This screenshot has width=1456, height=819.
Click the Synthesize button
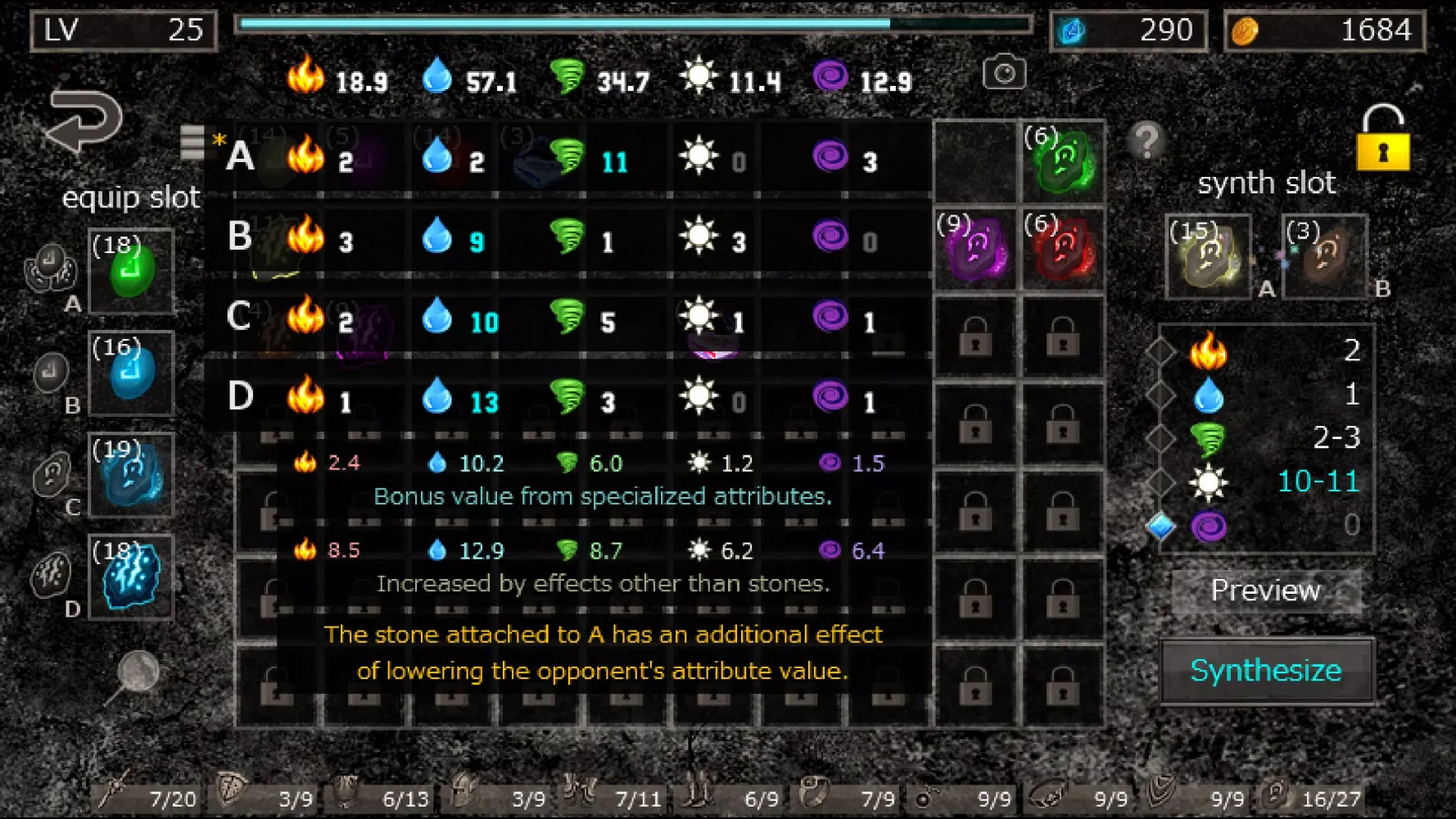[x=1266, y=671]
